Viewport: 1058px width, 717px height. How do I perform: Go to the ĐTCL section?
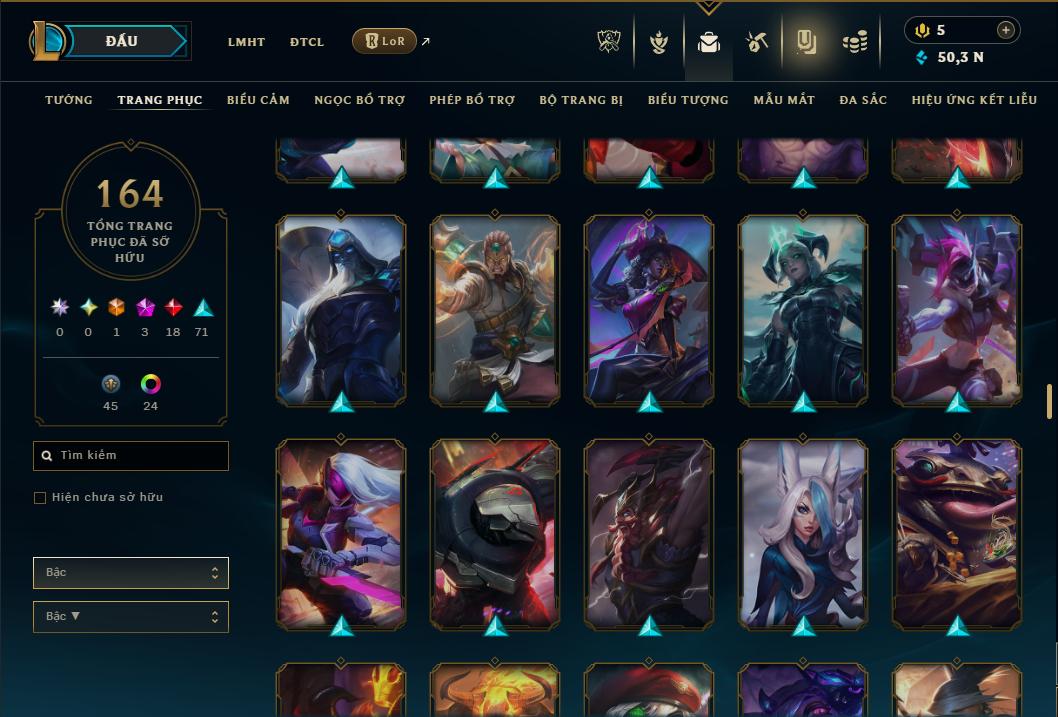(x=306, y=42)
